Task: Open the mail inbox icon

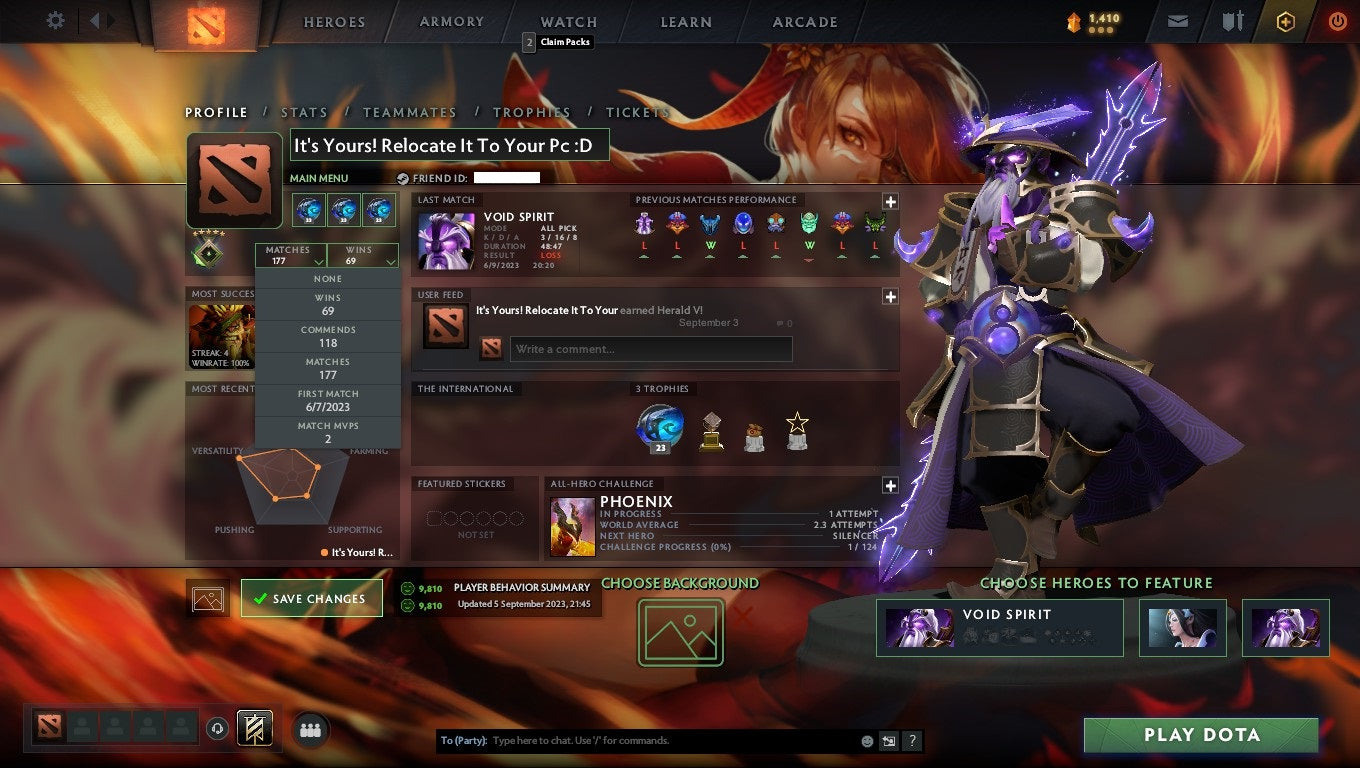Action: tap(1176, 21)
